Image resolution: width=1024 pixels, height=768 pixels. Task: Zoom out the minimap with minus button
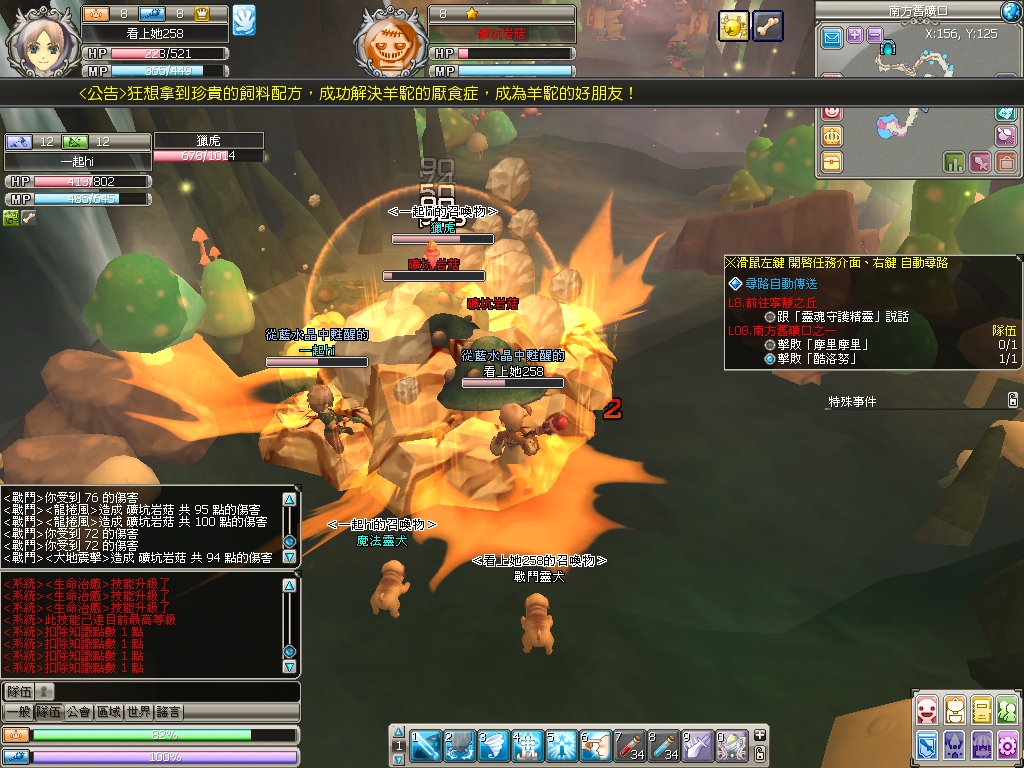point(874,35)
